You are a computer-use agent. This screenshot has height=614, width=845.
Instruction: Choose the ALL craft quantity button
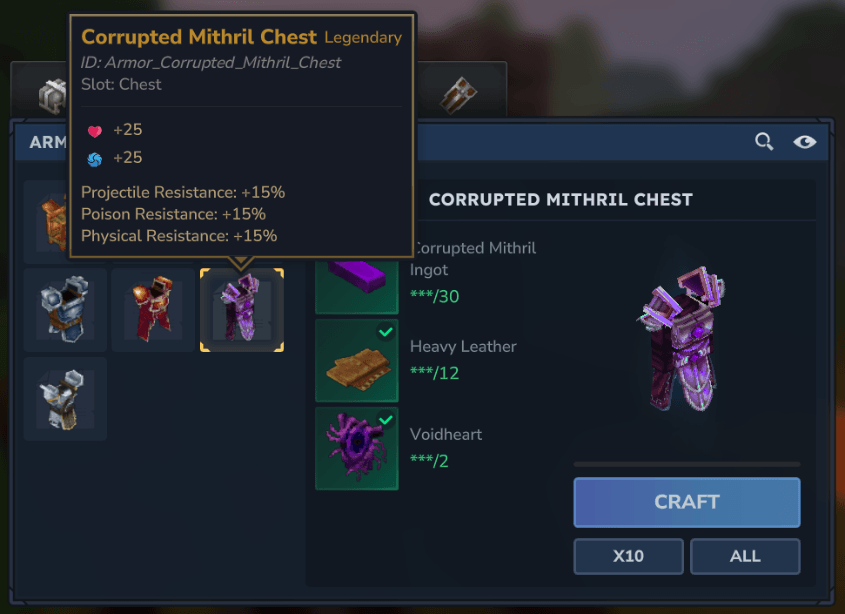[745, 556]
